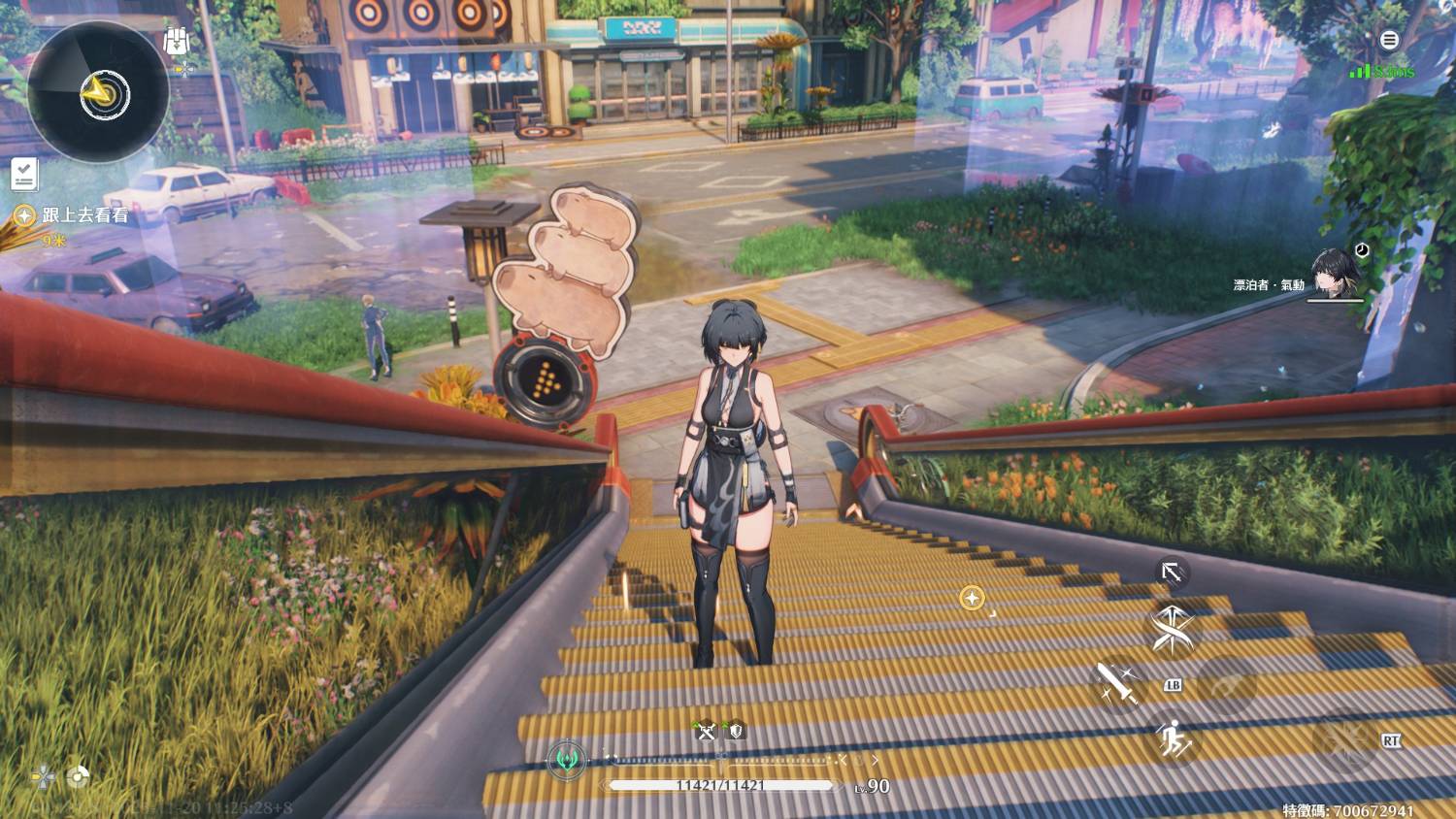Open the quest log checklist icon
This screenshot has width=1456, height=819.
tap(24, 175)
